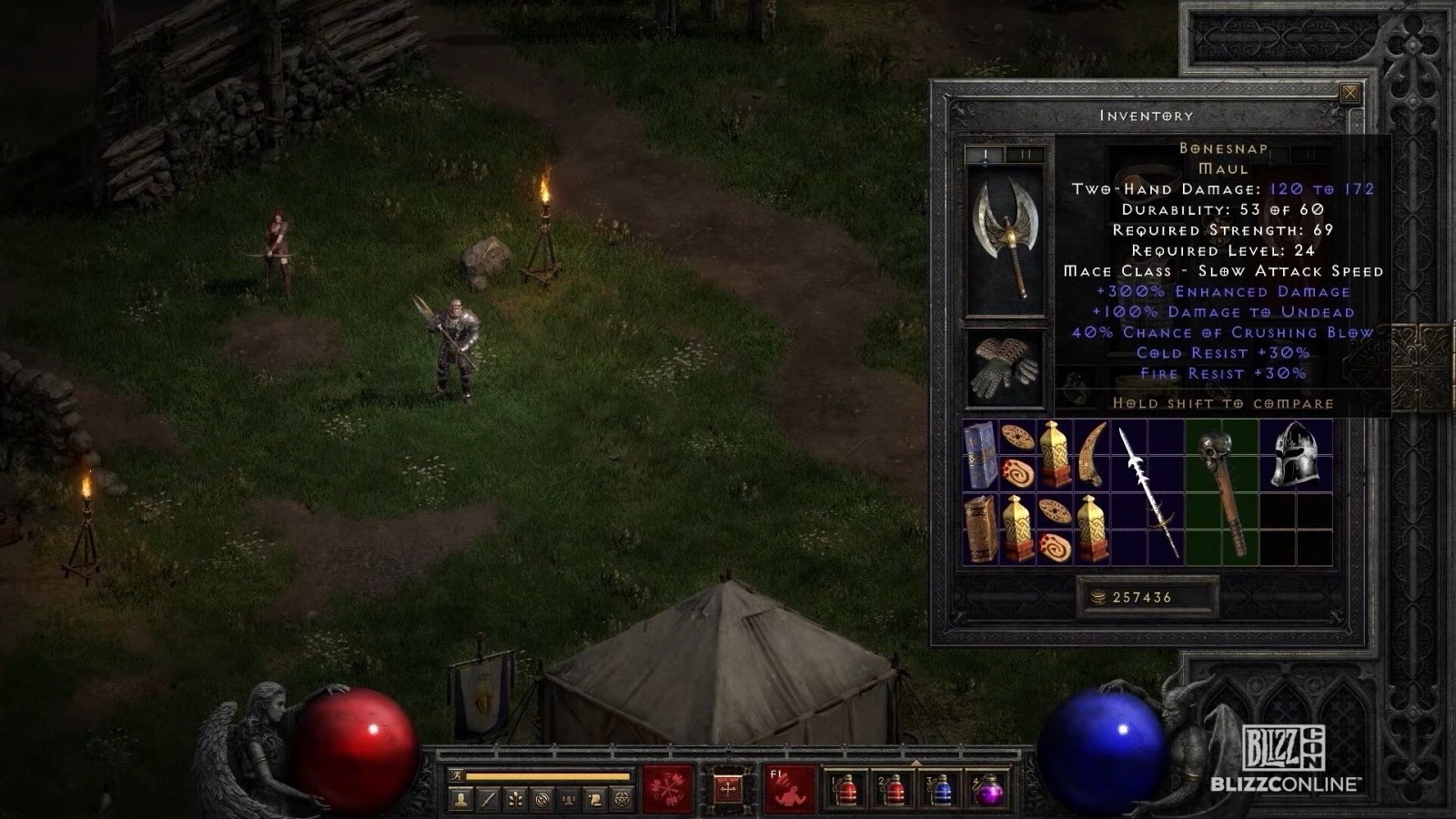Pick up the steel helmet in inventory
This screenshot has height=819, width=1456.
tap(1295, 455)
